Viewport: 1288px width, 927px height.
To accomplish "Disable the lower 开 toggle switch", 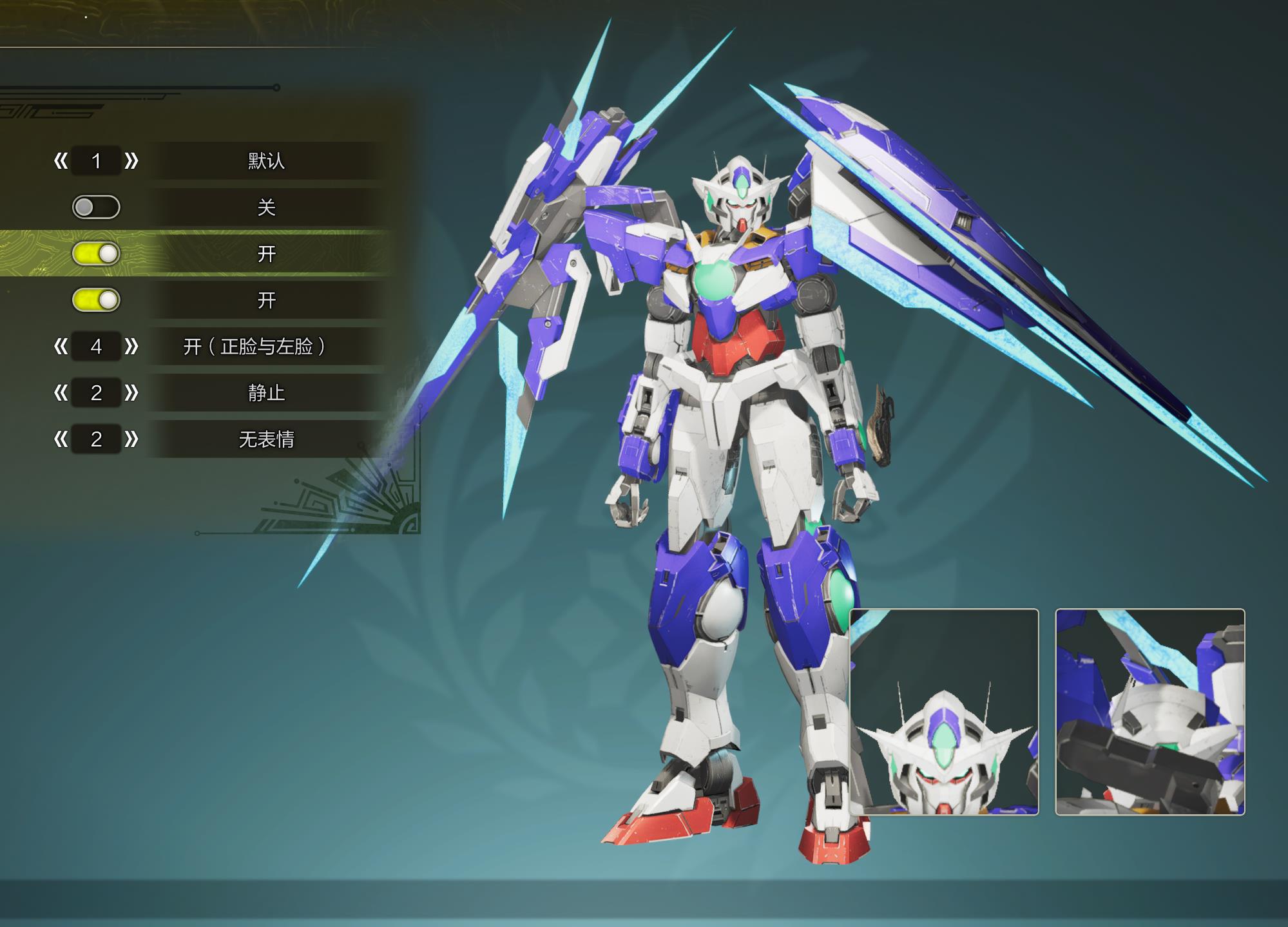I will click(98, 300).
